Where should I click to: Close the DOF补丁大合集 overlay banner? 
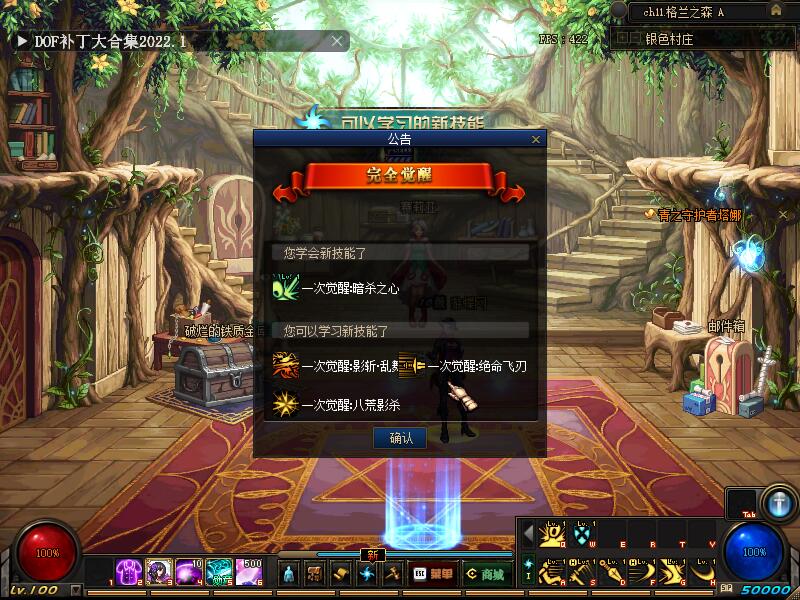point(338,41)
